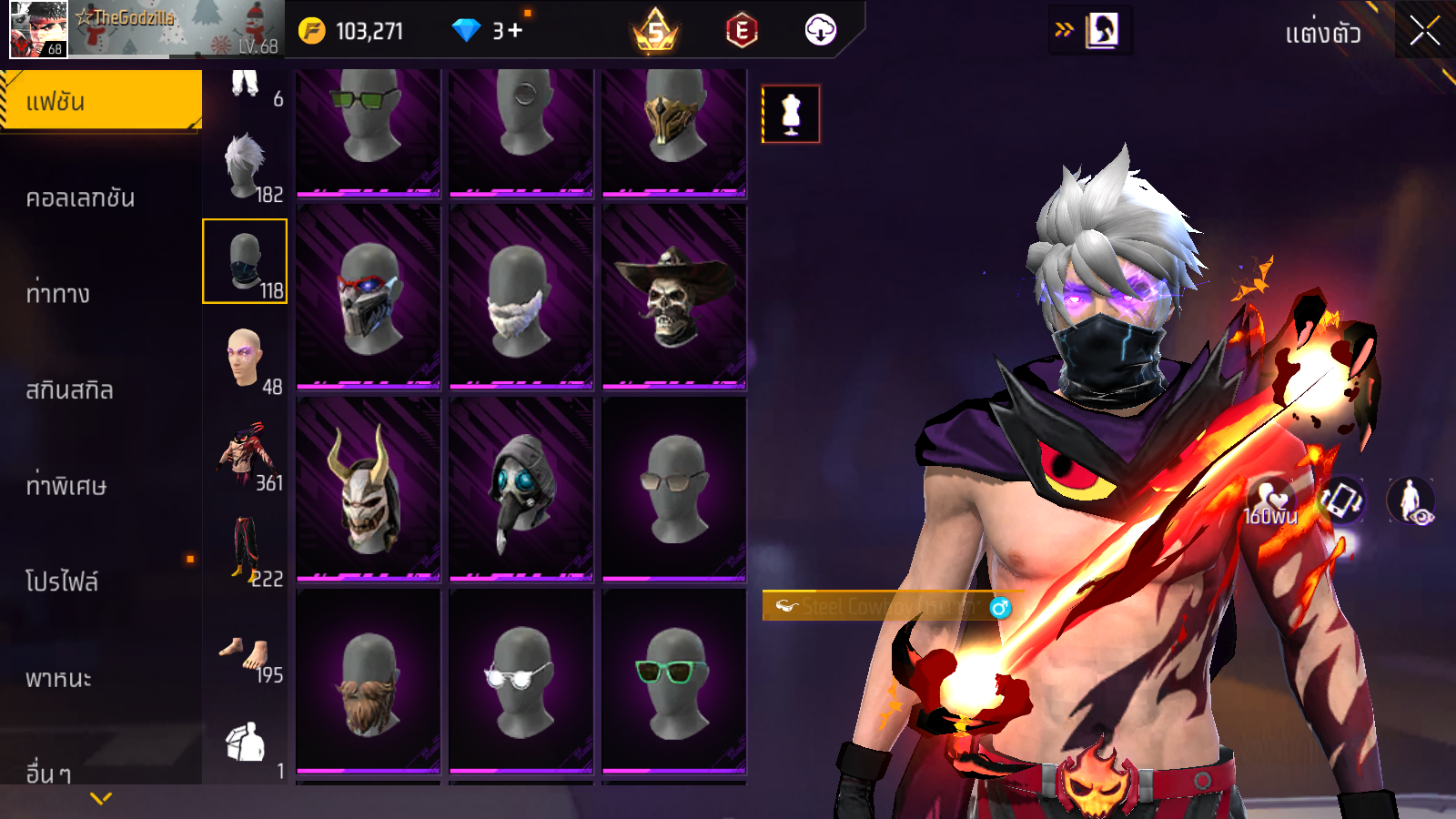1456x819 pixels.
Task: Open the cloud download icon
Action: (x=820, y=31)
